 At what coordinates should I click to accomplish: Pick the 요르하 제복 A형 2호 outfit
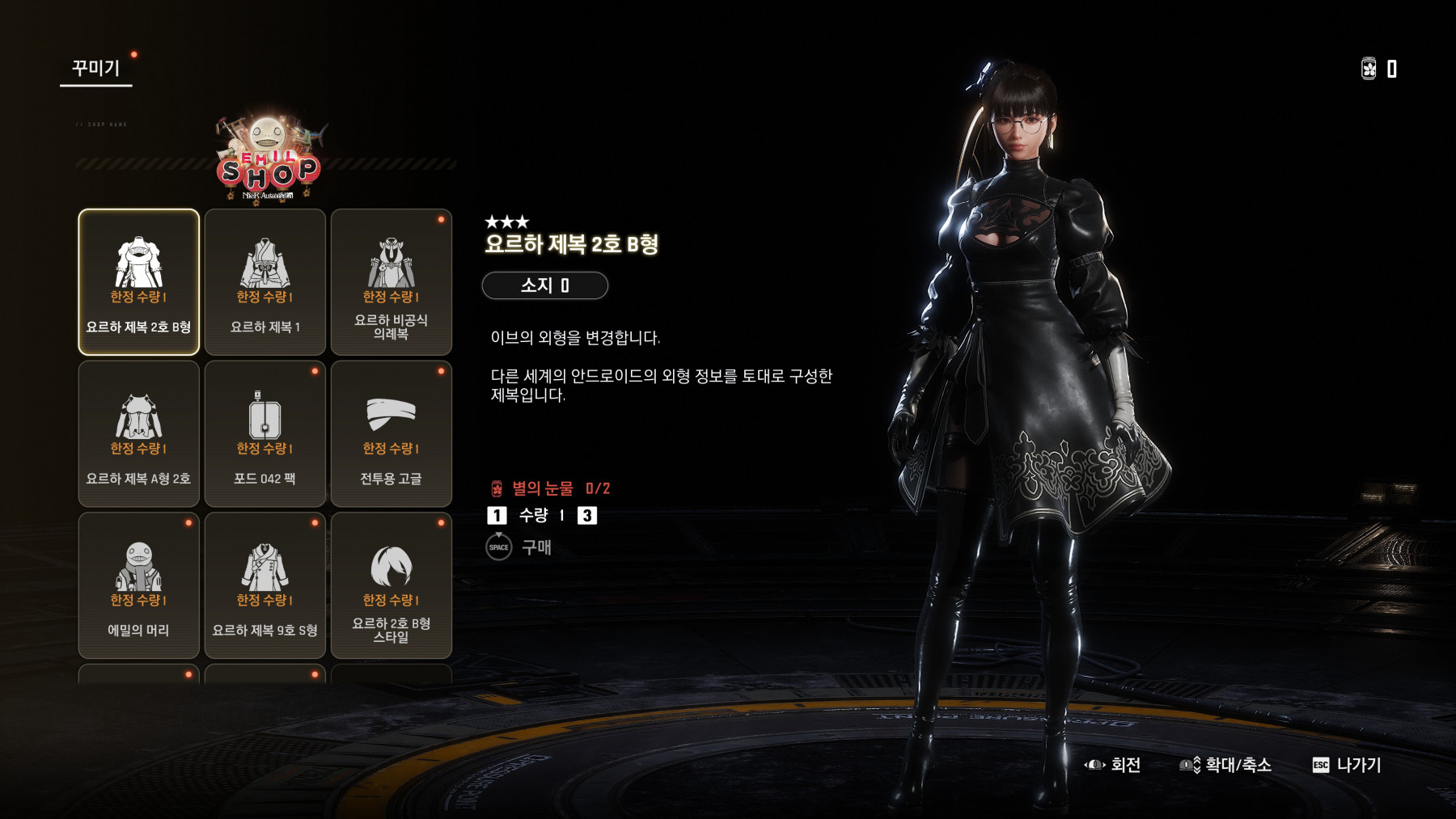coord(138,433)
